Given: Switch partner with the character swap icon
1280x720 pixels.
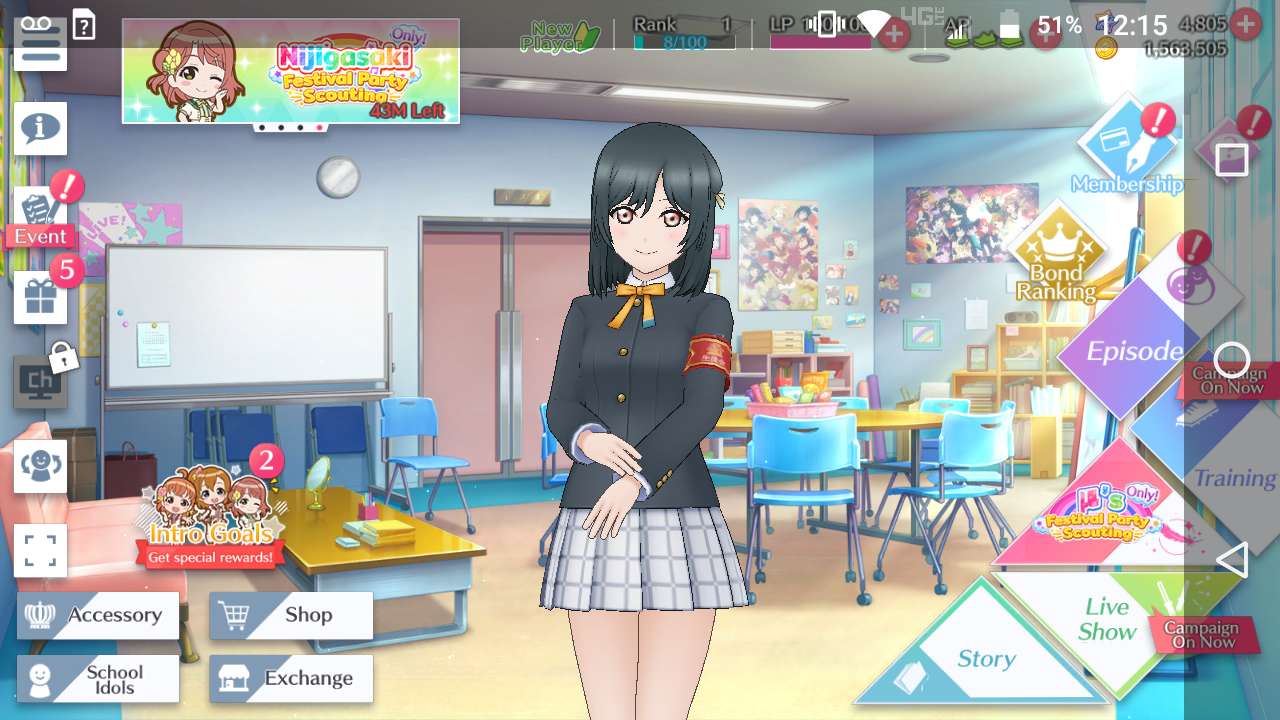Looking at the screenshot, I should coord(40,466).
